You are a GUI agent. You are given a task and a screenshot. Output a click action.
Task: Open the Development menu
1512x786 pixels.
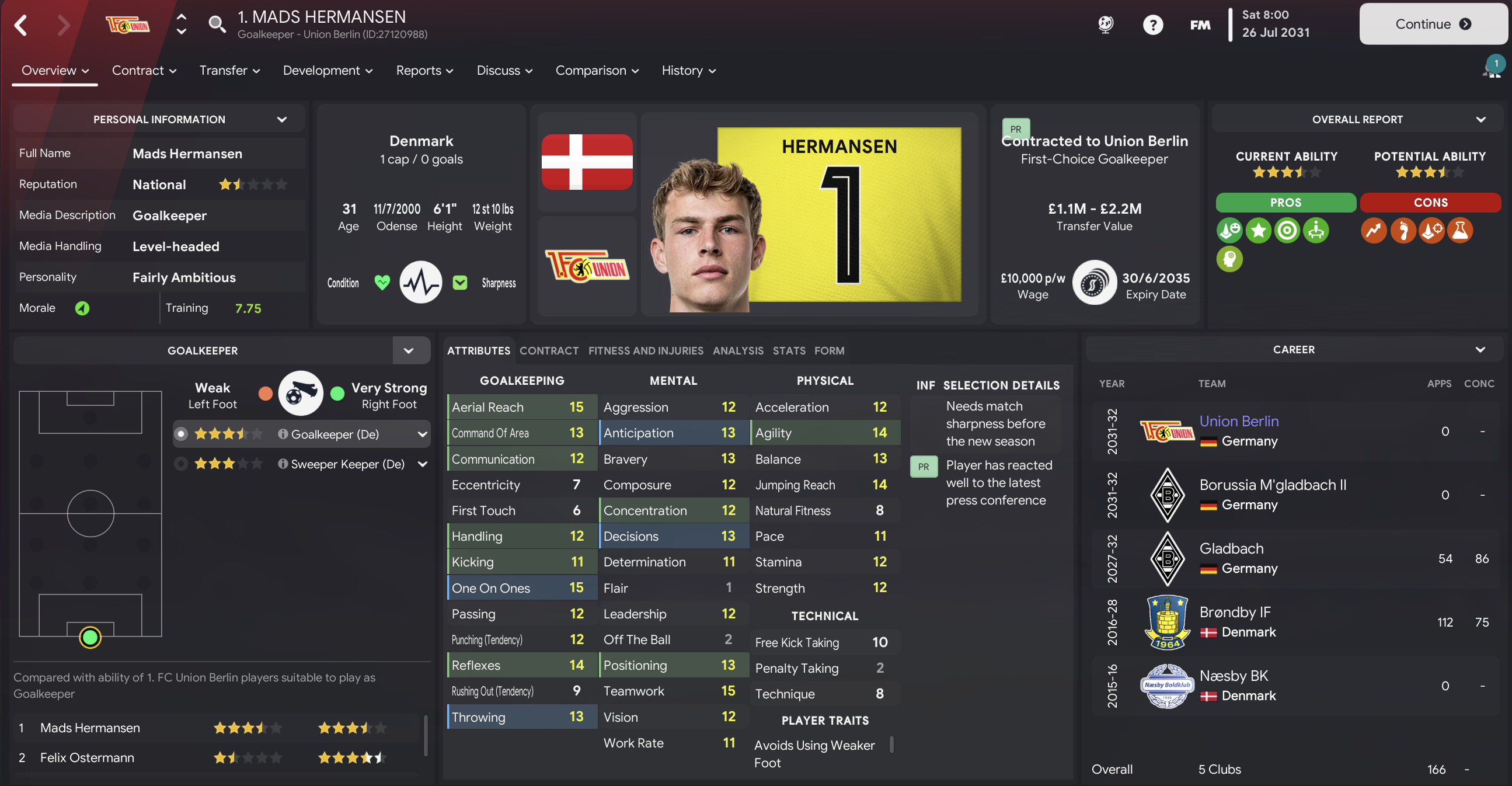[327, 71]
